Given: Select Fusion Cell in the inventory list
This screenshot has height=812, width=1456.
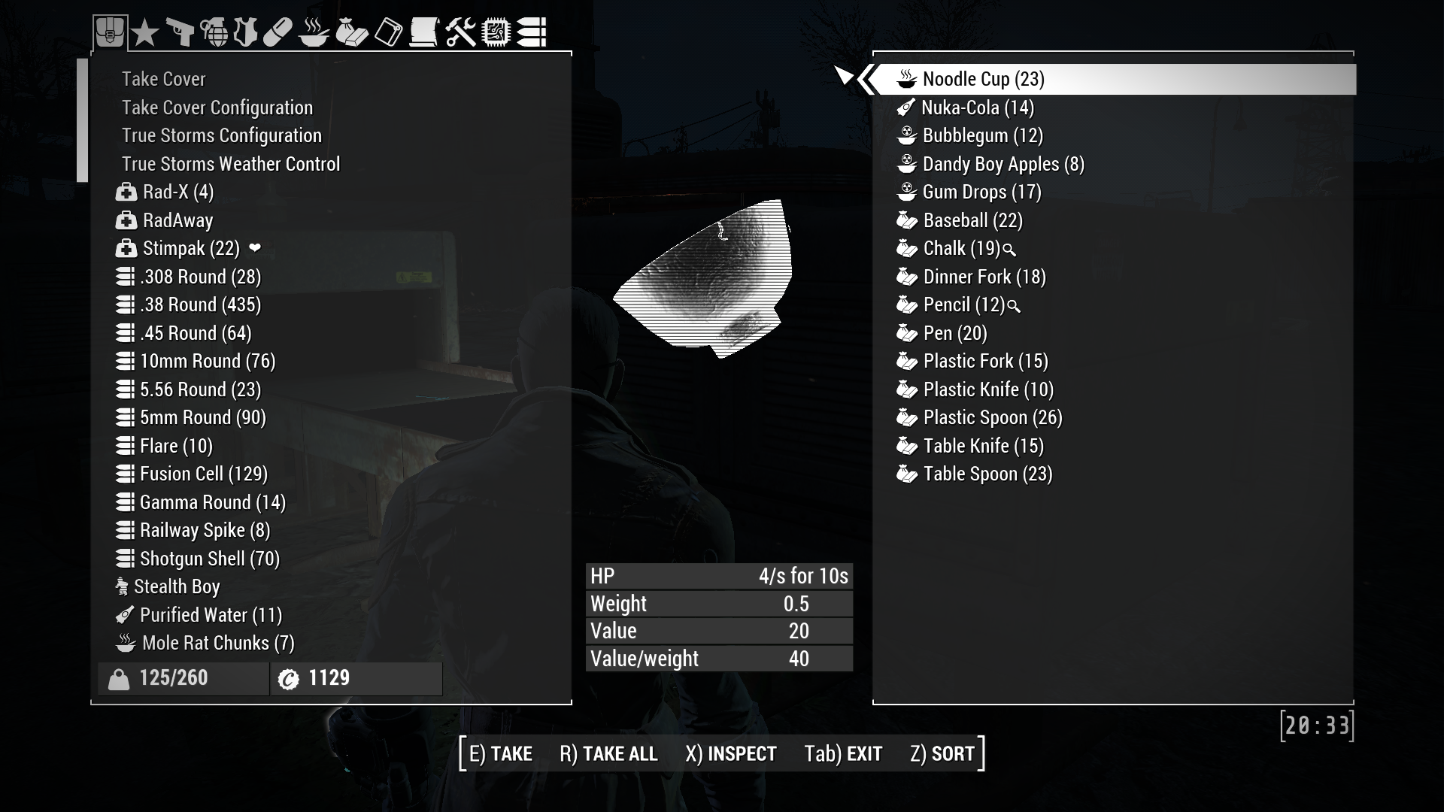Looking at the screenshot, I should 203,474.
